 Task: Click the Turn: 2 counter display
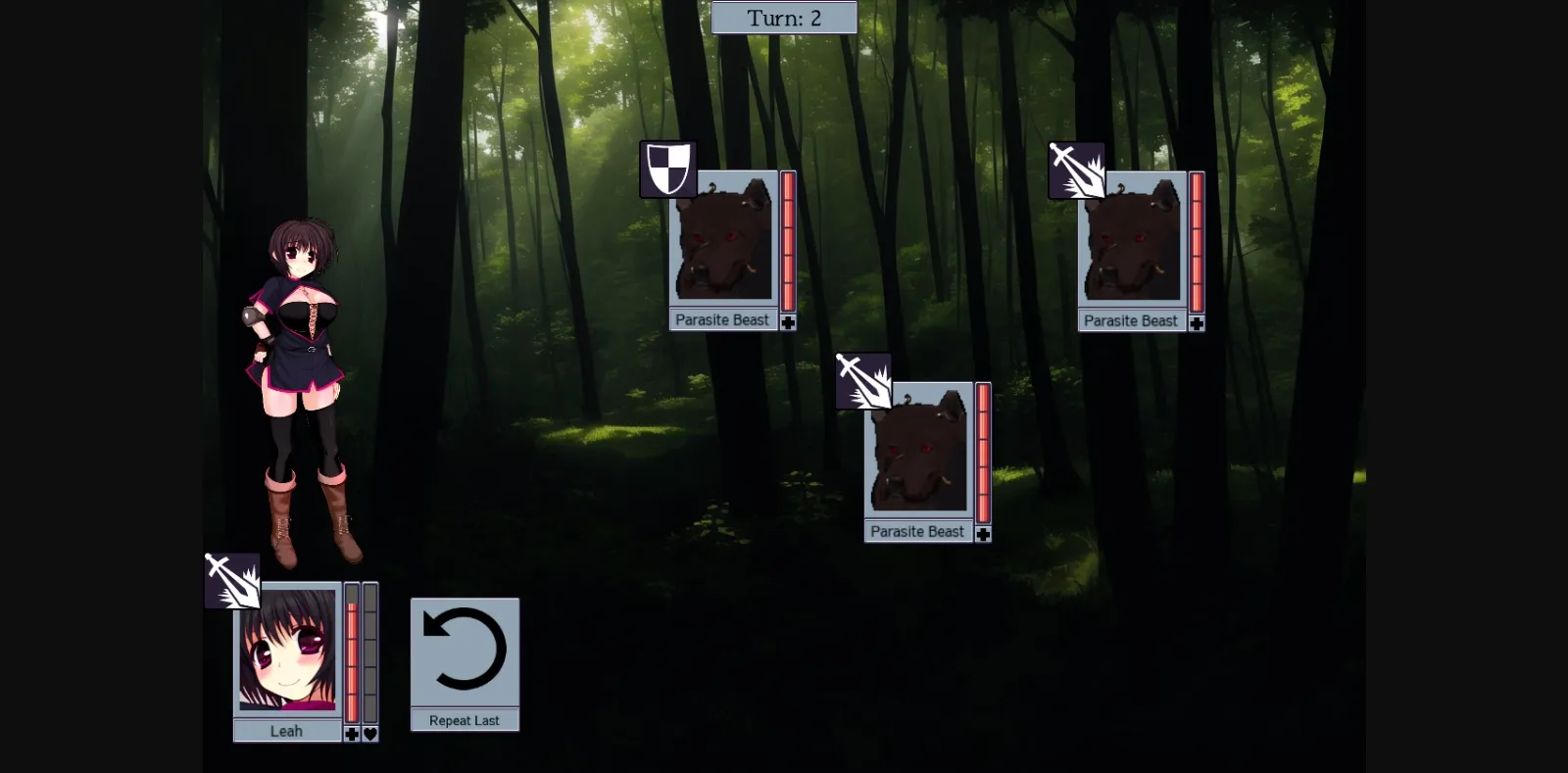tap(784, 17)
